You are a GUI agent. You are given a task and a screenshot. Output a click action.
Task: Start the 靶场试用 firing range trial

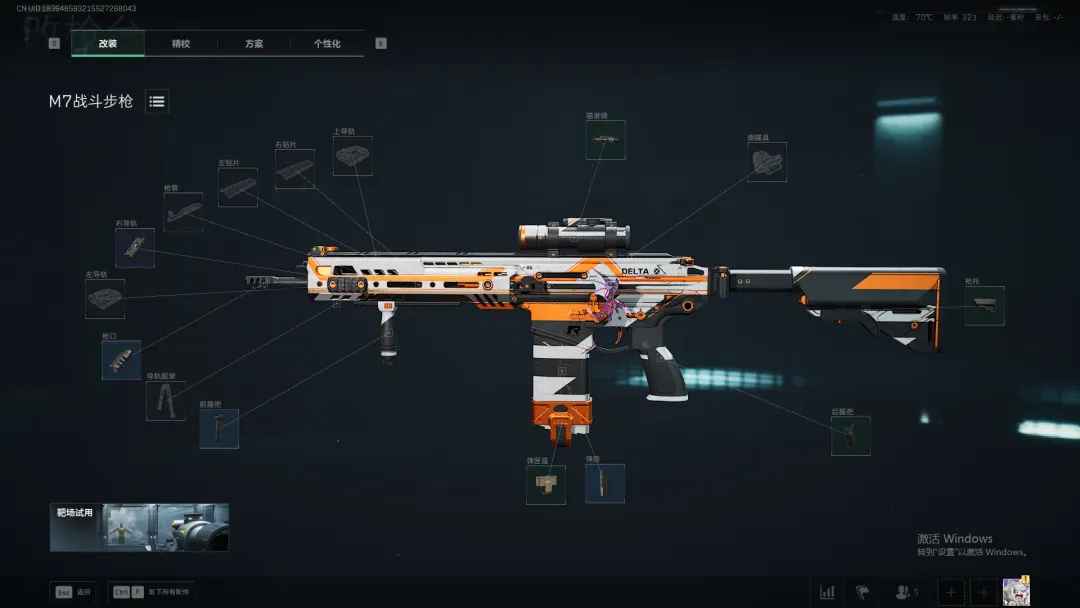tap(140, 527)
